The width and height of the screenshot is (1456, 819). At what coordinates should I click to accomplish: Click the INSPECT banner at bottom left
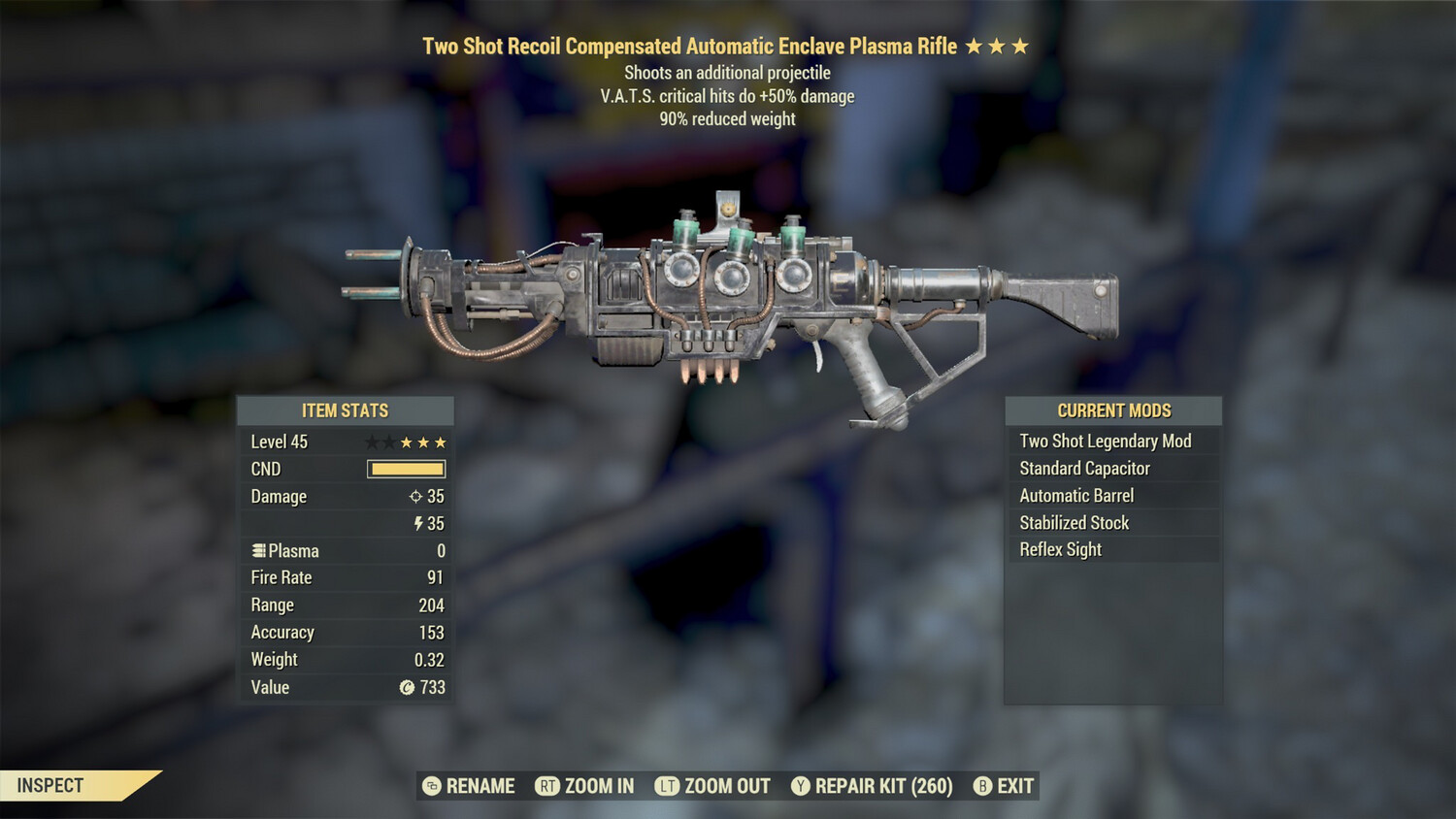(x=49, y=786)
